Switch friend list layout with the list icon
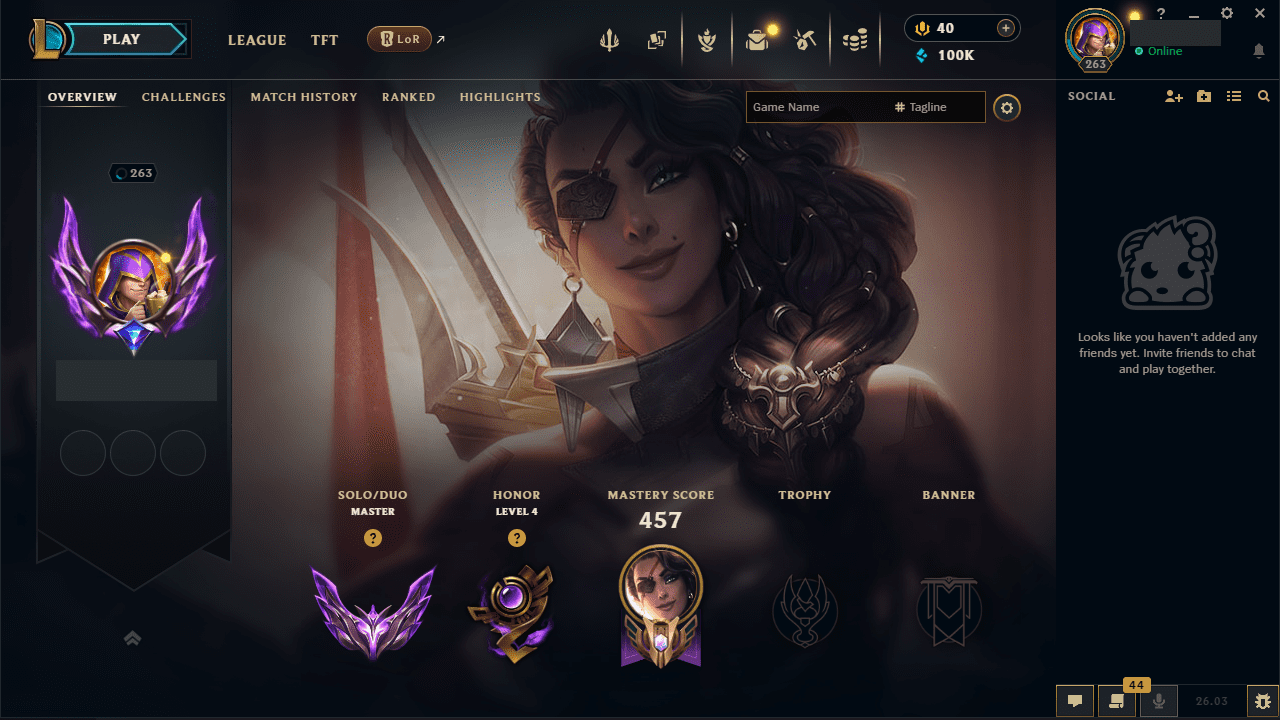Viewport: 1280px width, 720px height. 1233,96
